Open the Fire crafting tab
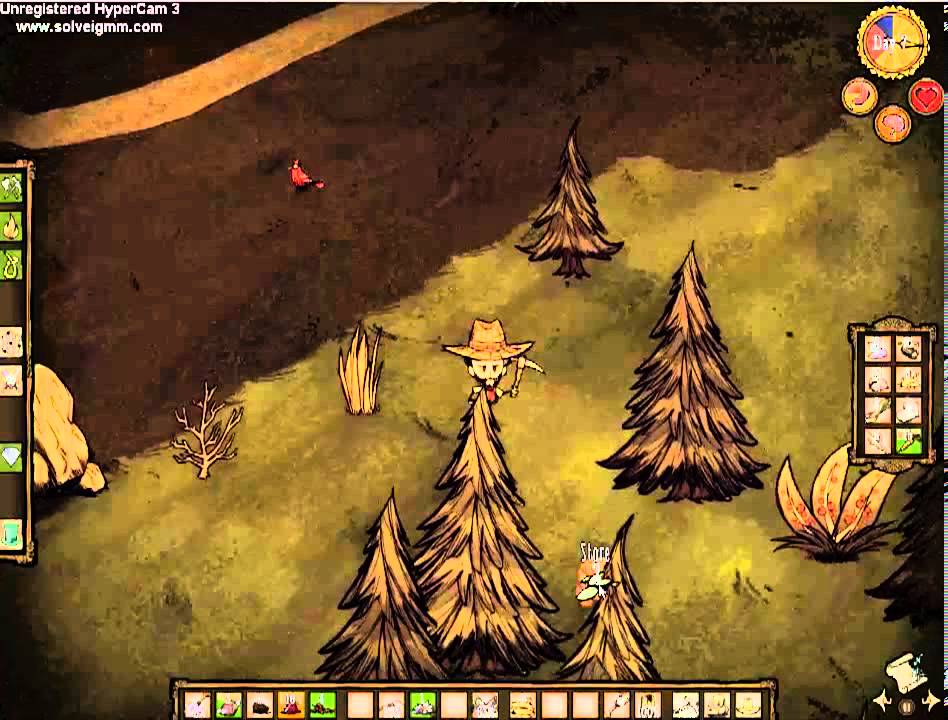The height and width of the screenshot is (720, 948). coord(11,225)
